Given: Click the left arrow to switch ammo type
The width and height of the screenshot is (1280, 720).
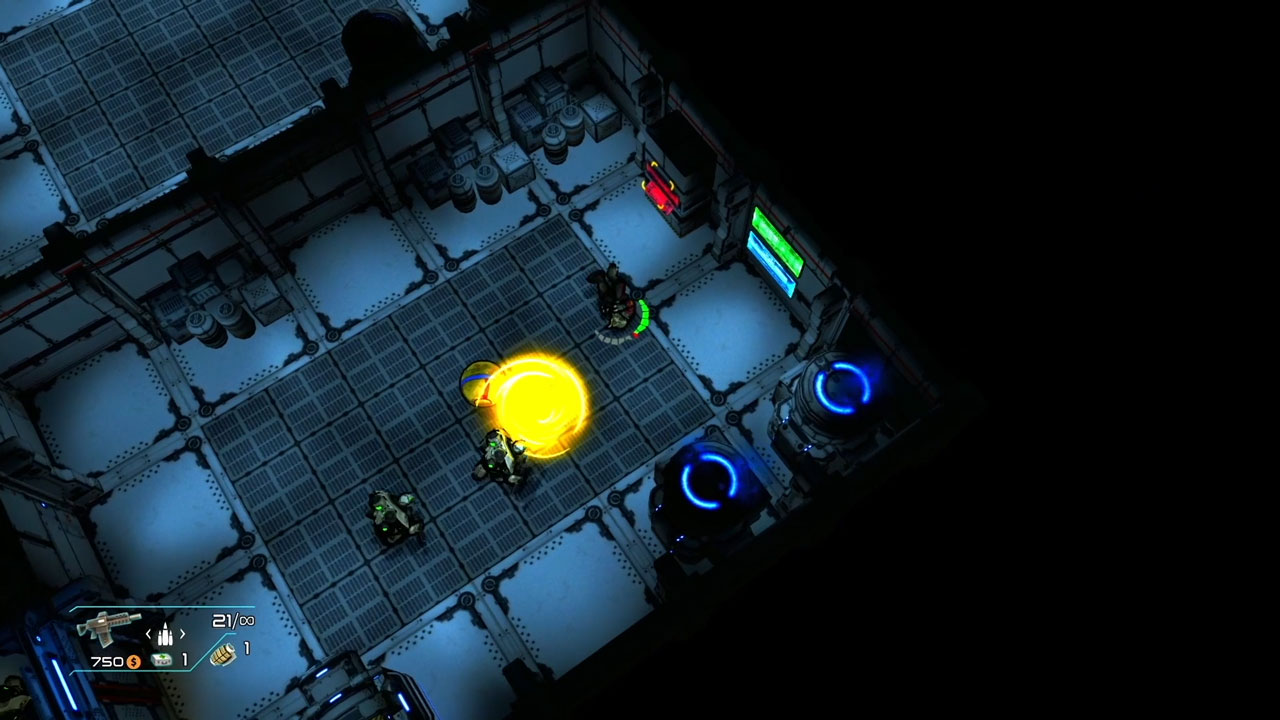Looking at the screenshot, I should [148, 634].
